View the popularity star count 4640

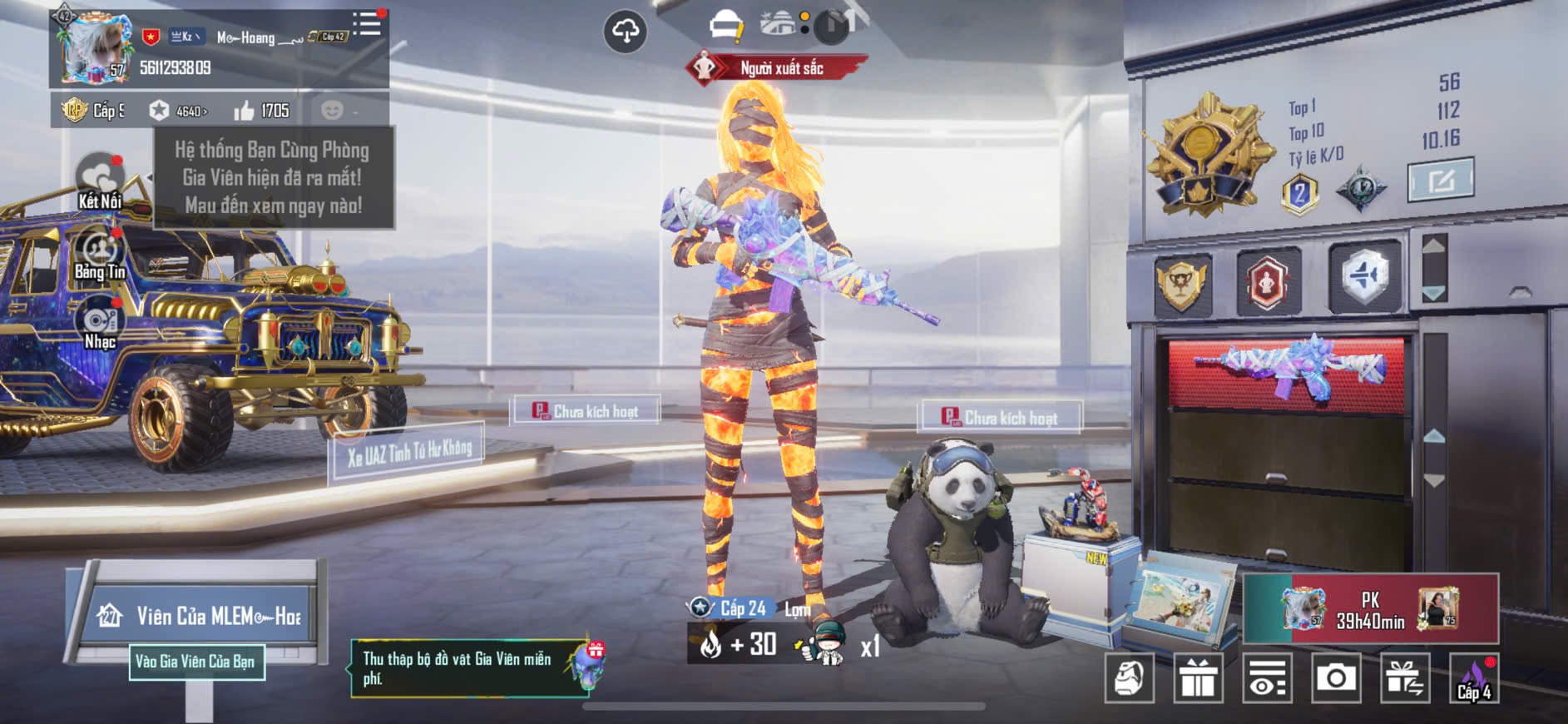point(179,111)
